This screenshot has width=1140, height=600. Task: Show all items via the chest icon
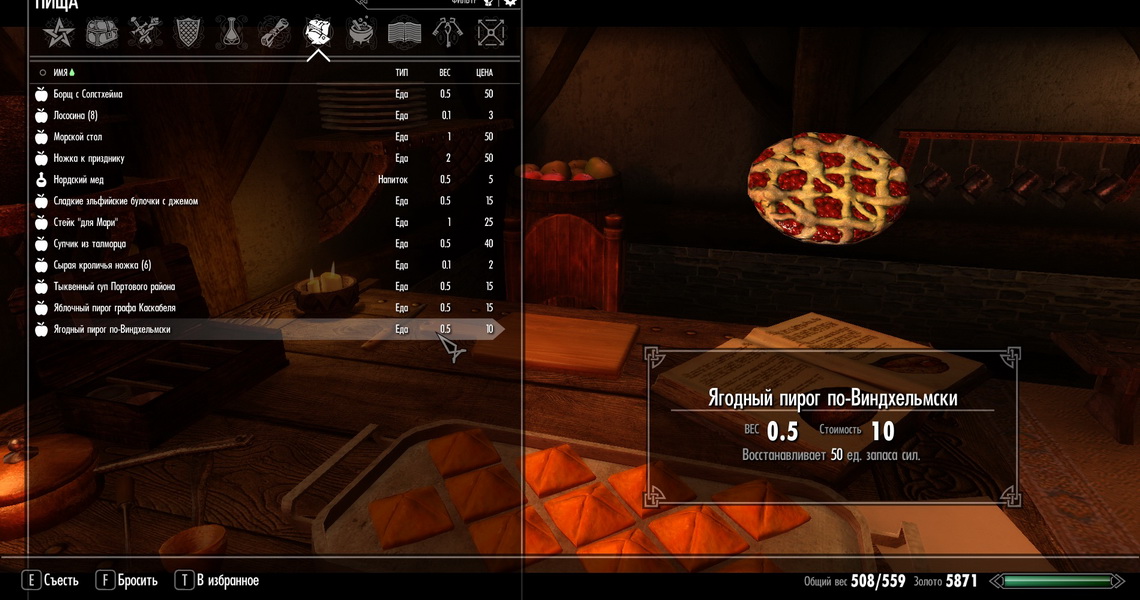pyautogui.click(x=102, y=34)
